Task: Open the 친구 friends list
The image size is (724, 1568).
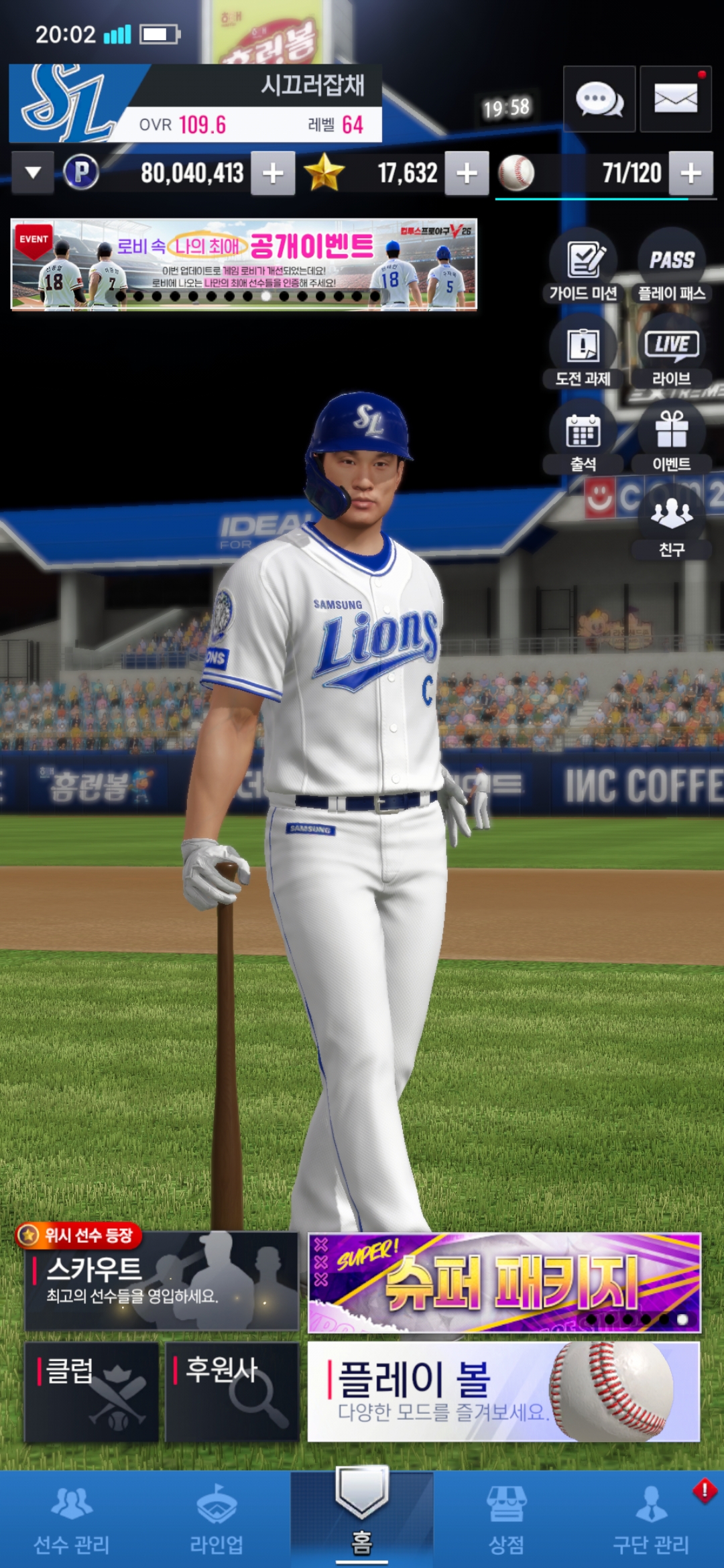Action: pyautogui.click(x=672, y=523)
